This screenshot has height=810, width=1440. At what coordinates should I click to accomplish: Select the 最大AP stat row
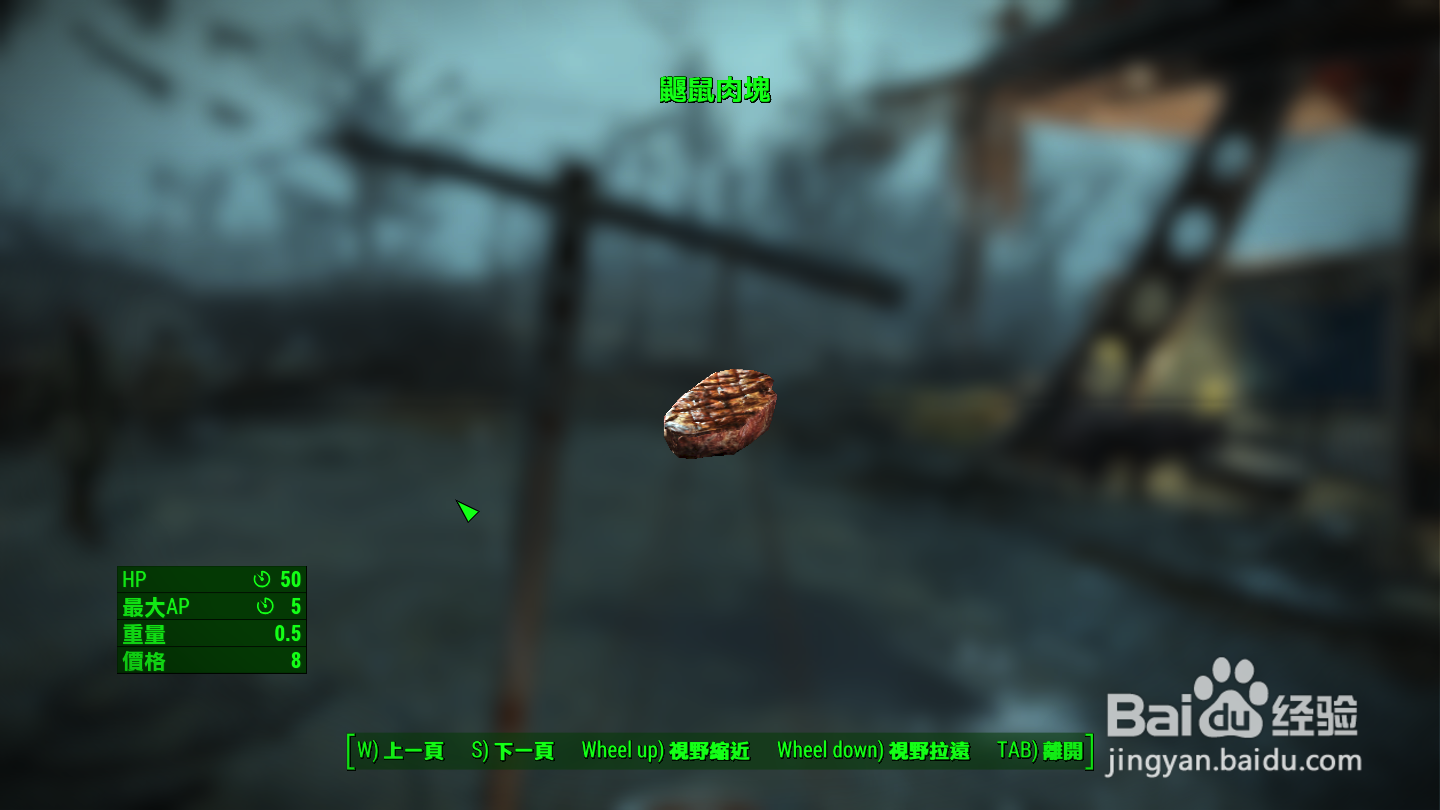point(210,606)
